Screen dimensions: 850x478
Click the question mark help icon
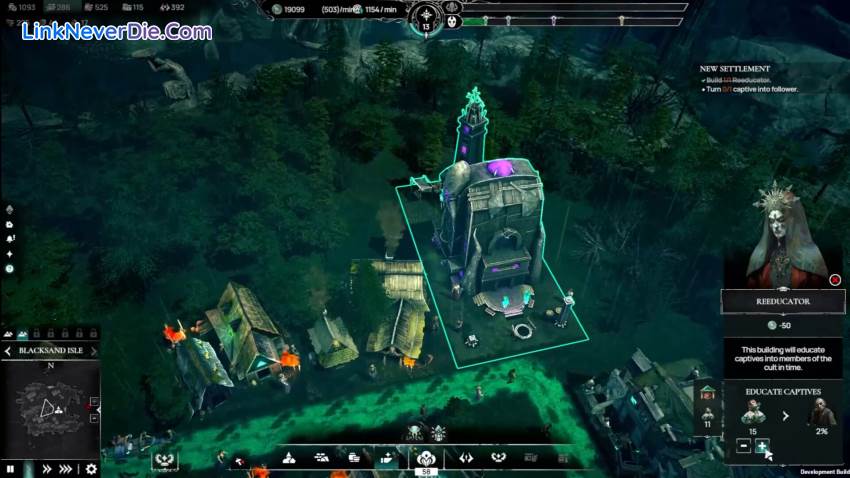pos(10,268)
